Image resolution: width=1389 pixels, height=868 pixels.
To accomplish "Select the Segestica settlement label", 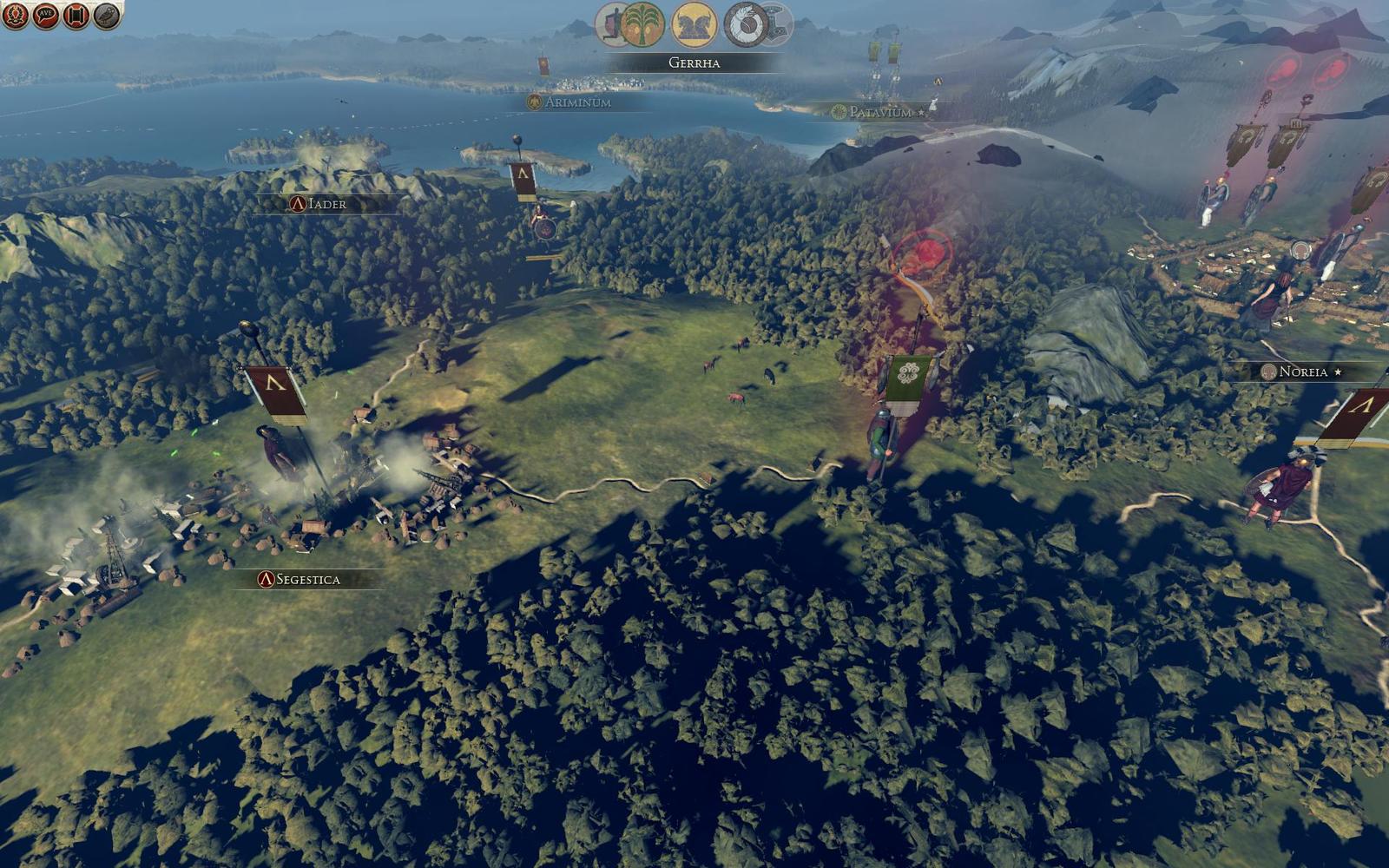I will [300, 579].
